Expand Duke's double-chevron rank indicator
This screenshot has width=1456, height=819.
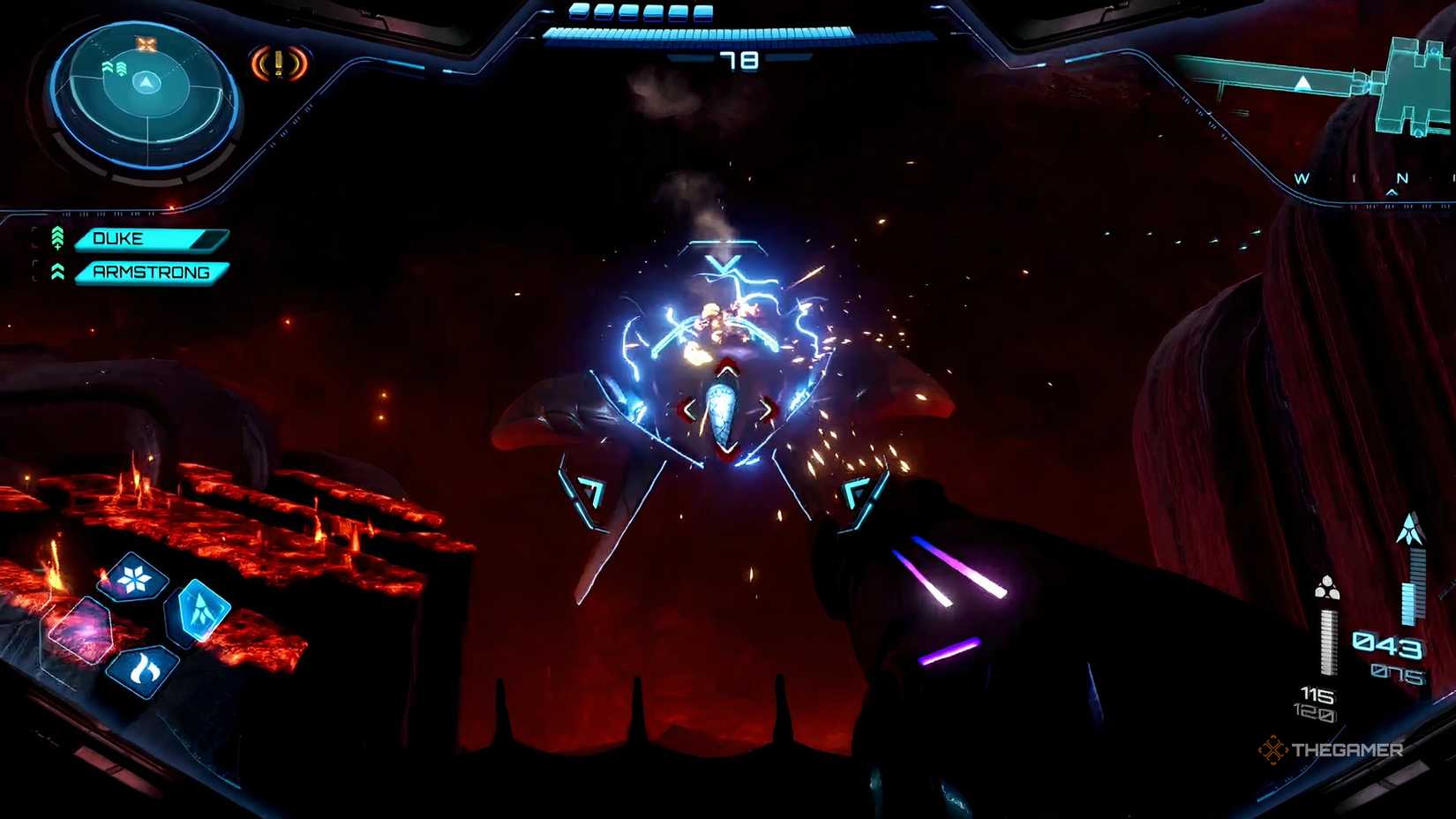pyautogui.click(x=57, y=237)
